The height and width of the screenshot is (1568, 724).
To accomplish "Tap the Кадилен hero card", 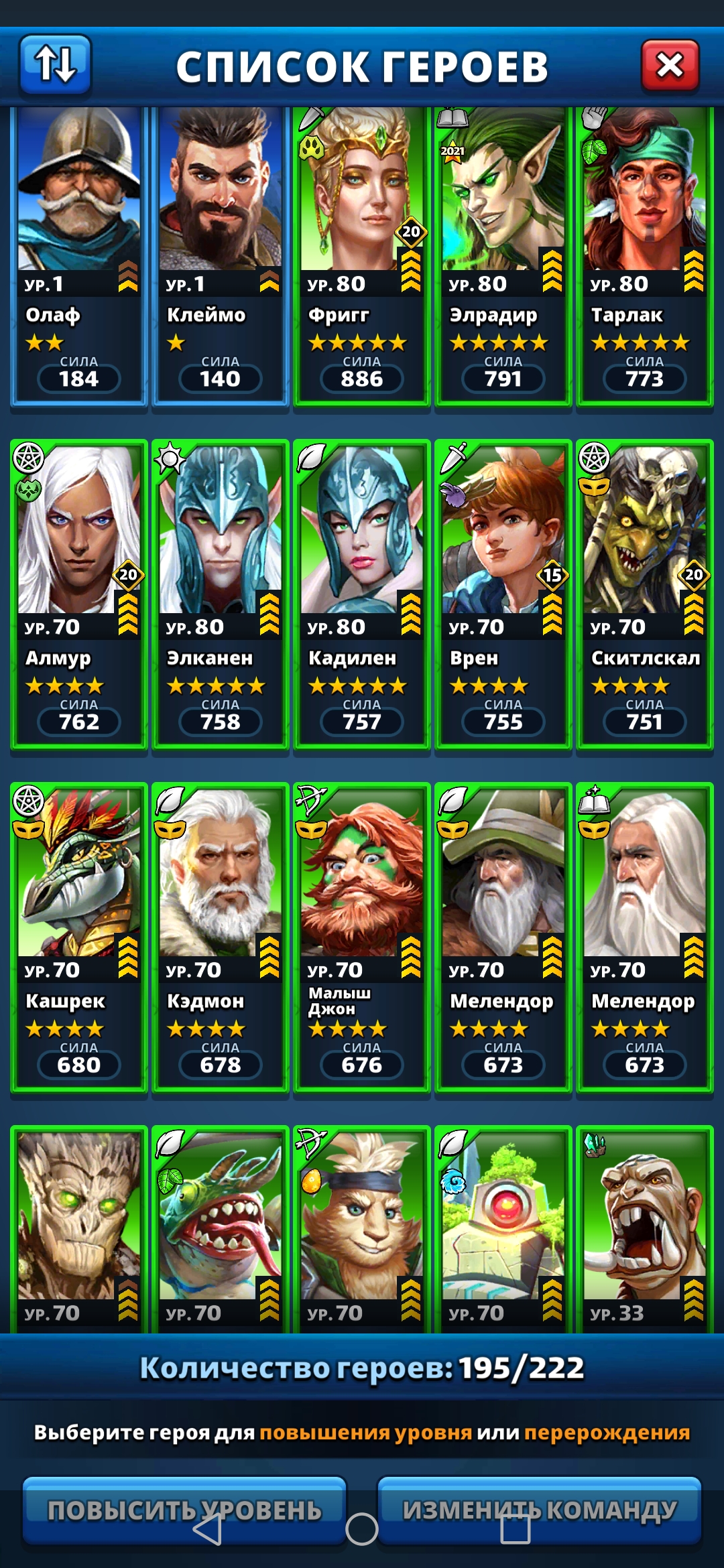I will (361, 593).
